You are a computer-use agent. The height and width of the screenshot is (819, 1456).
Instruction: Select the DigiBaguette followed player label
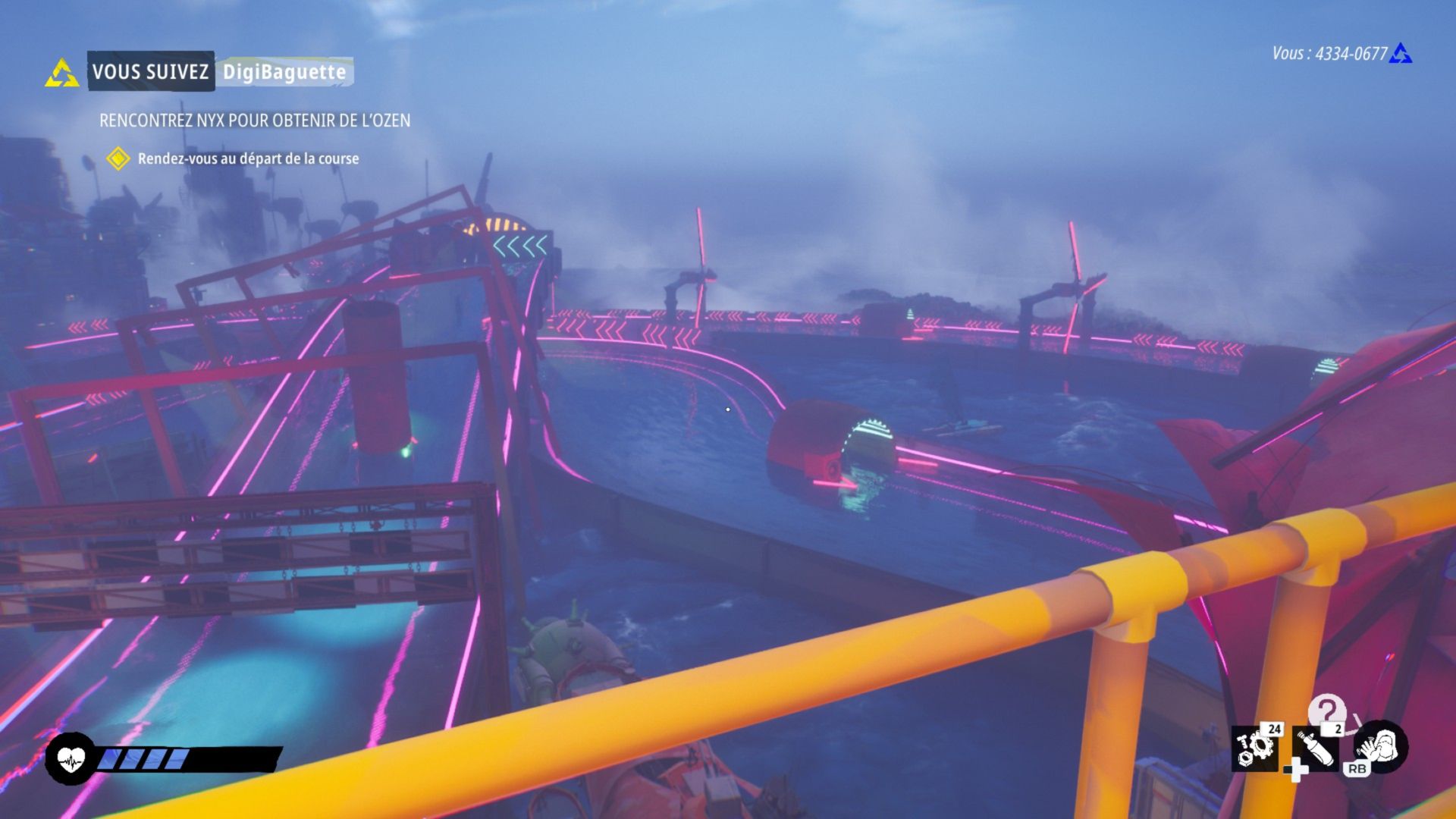284,72
